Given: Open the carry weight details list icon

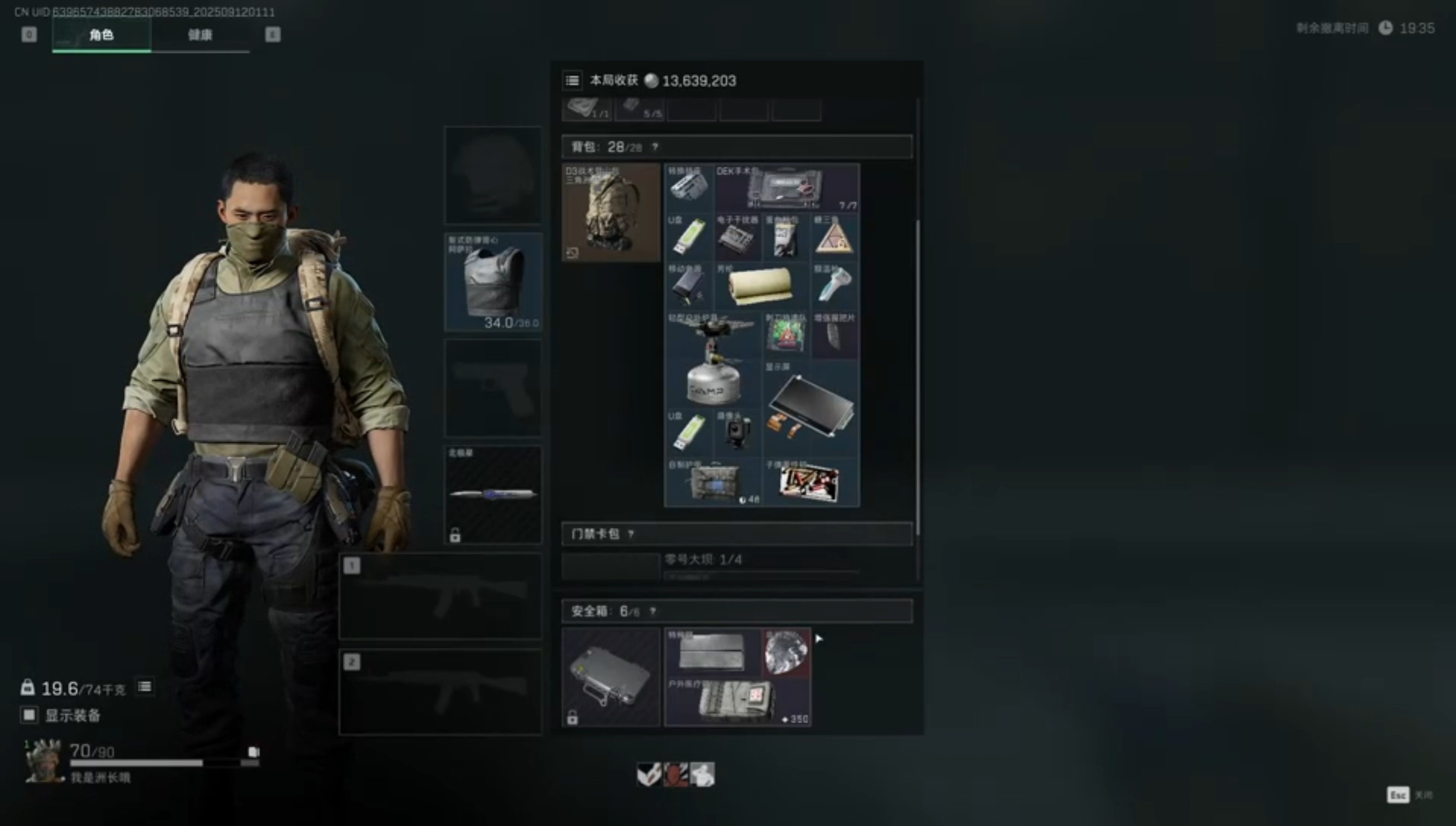Looking at the screenshot, I should 145,687.
